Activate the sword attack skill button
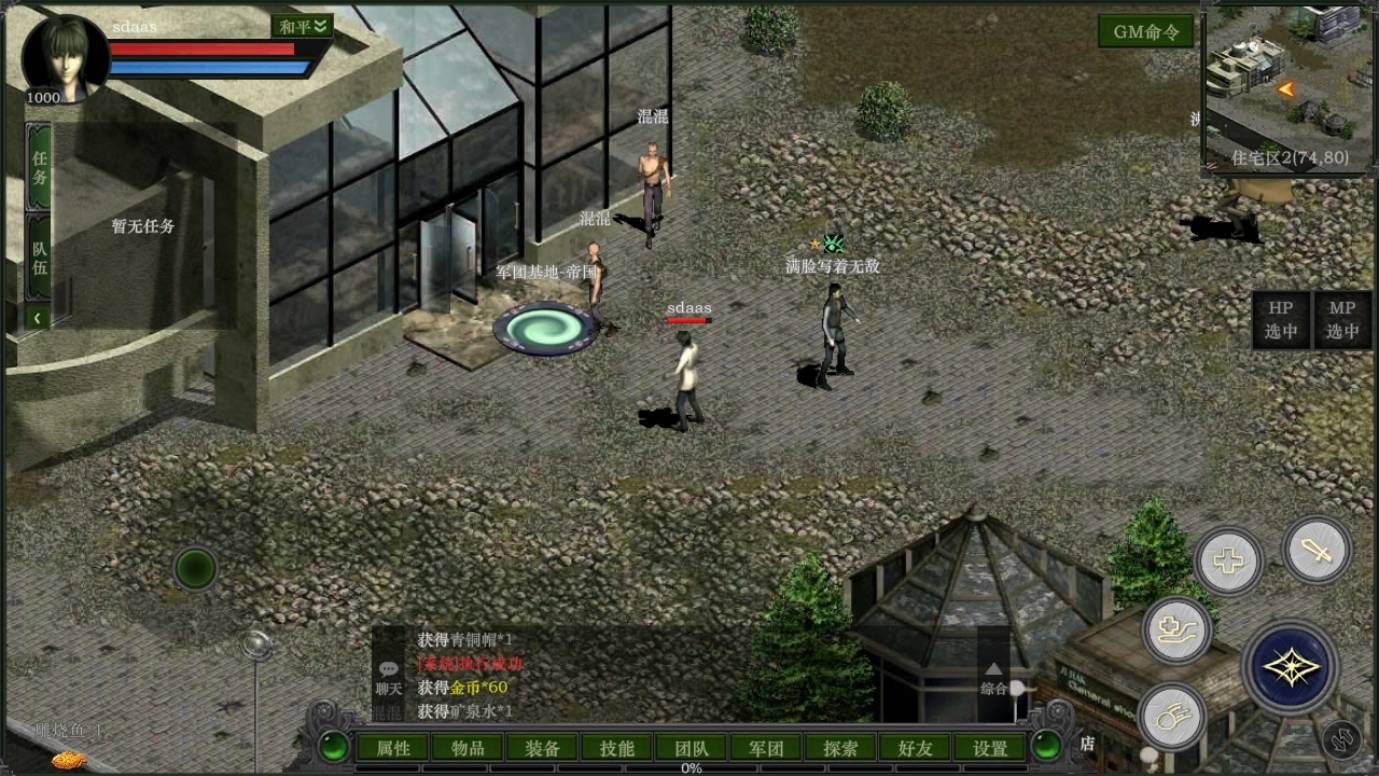 [1316, 549]
